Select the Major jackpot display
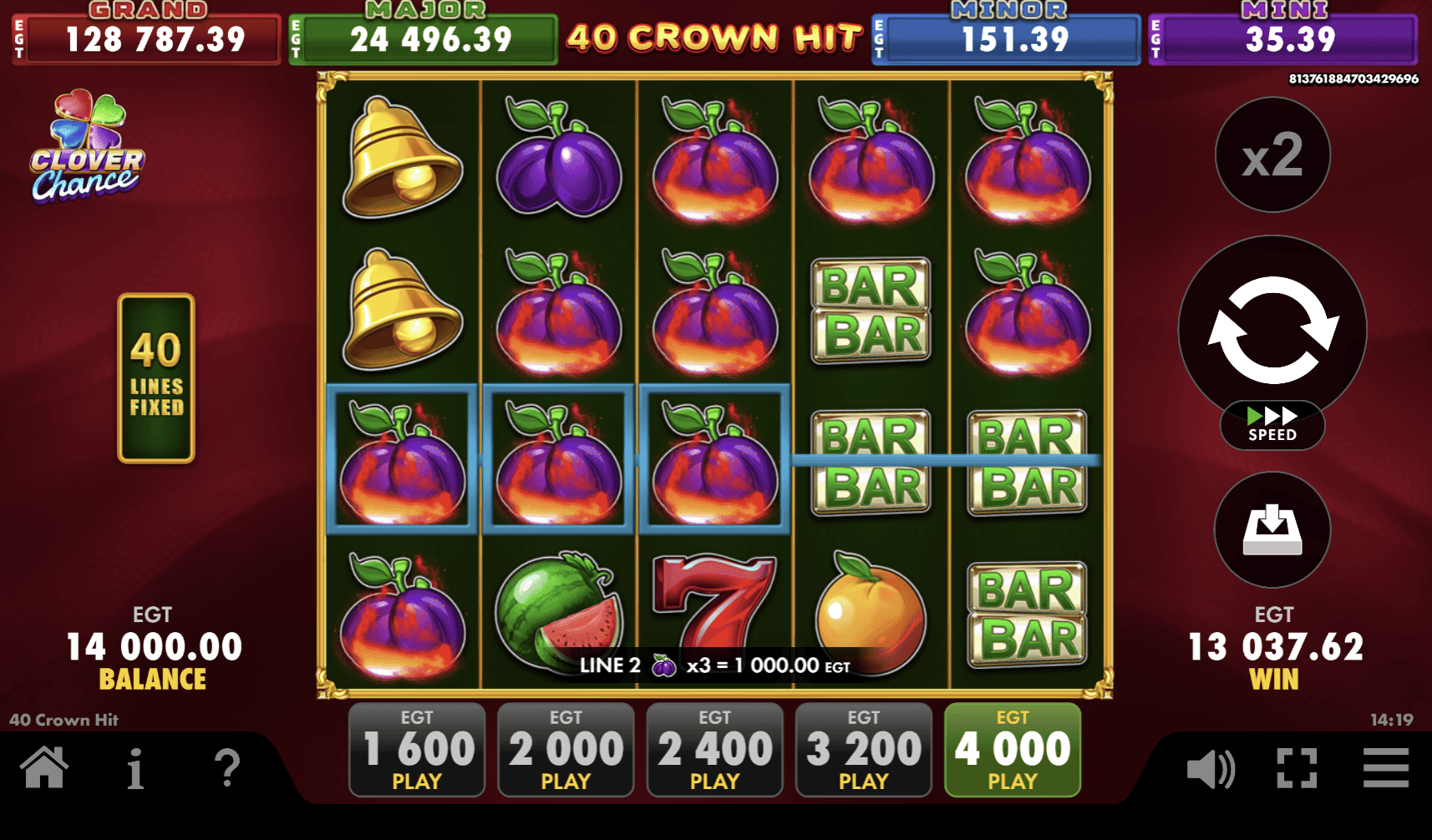Image resolution: width=1432 pixels, height=840 pixels. (x=423, y=38)
